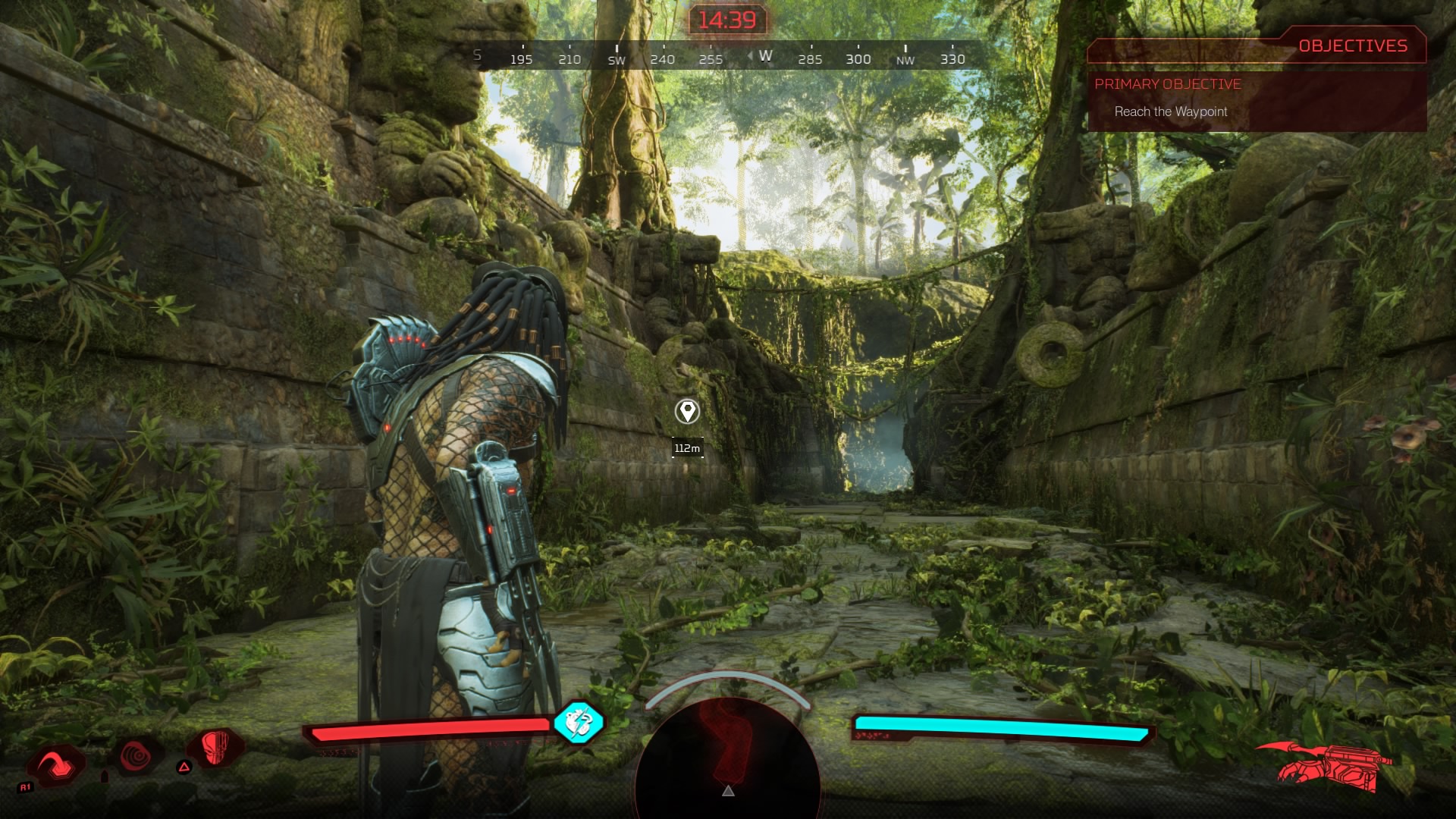Viewport: 1456px width, 819px height.
Task: Open the Objectives panel header
Action: (1352, 46)
